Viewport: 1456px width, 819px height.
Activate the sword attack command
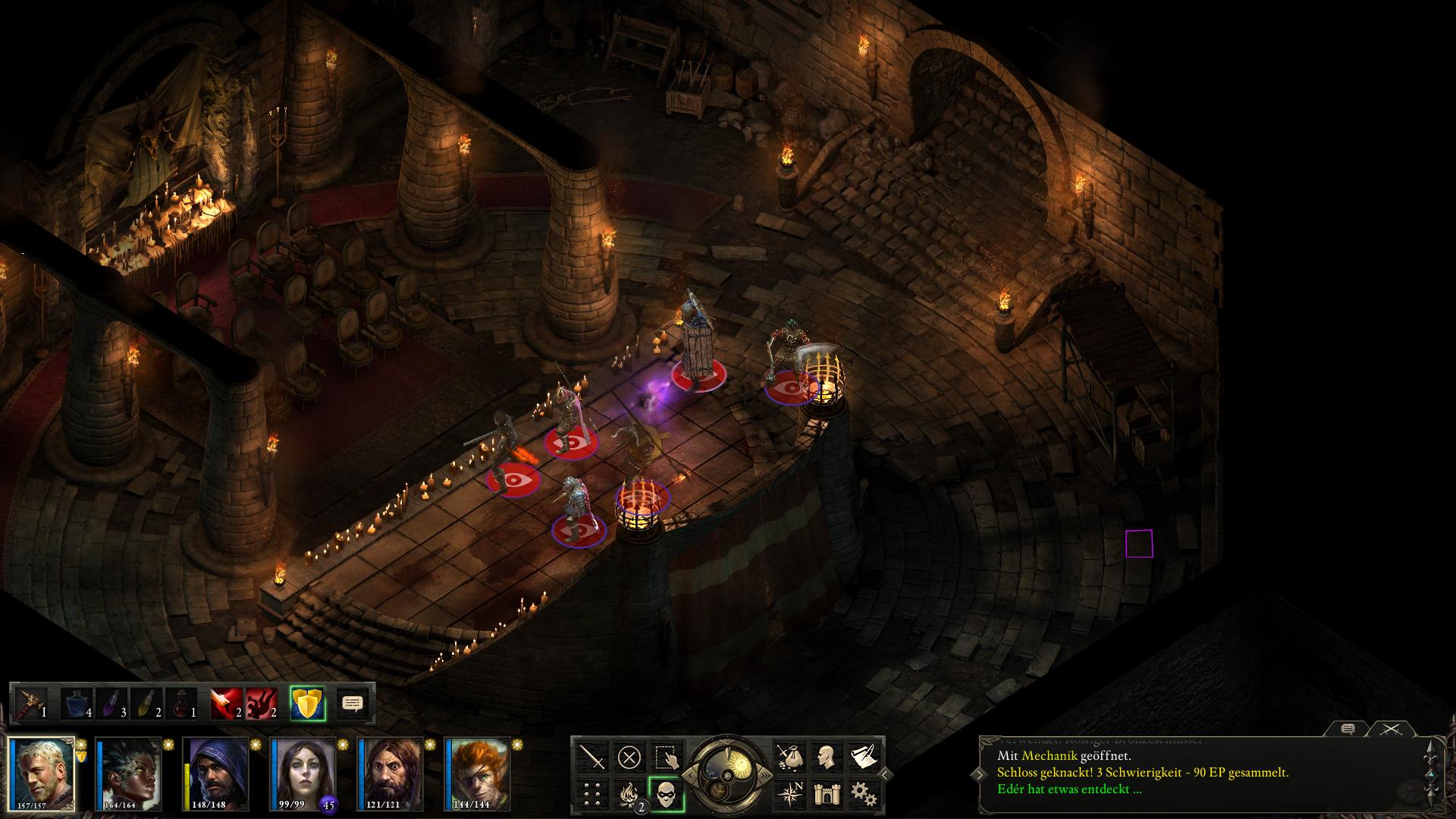pyautogui.click(x=592, y=757)
